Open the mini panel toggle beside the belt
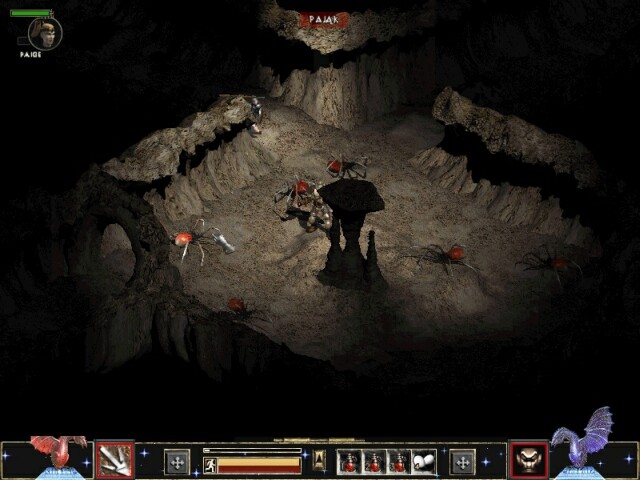640x480 pixels. (320, 459)
